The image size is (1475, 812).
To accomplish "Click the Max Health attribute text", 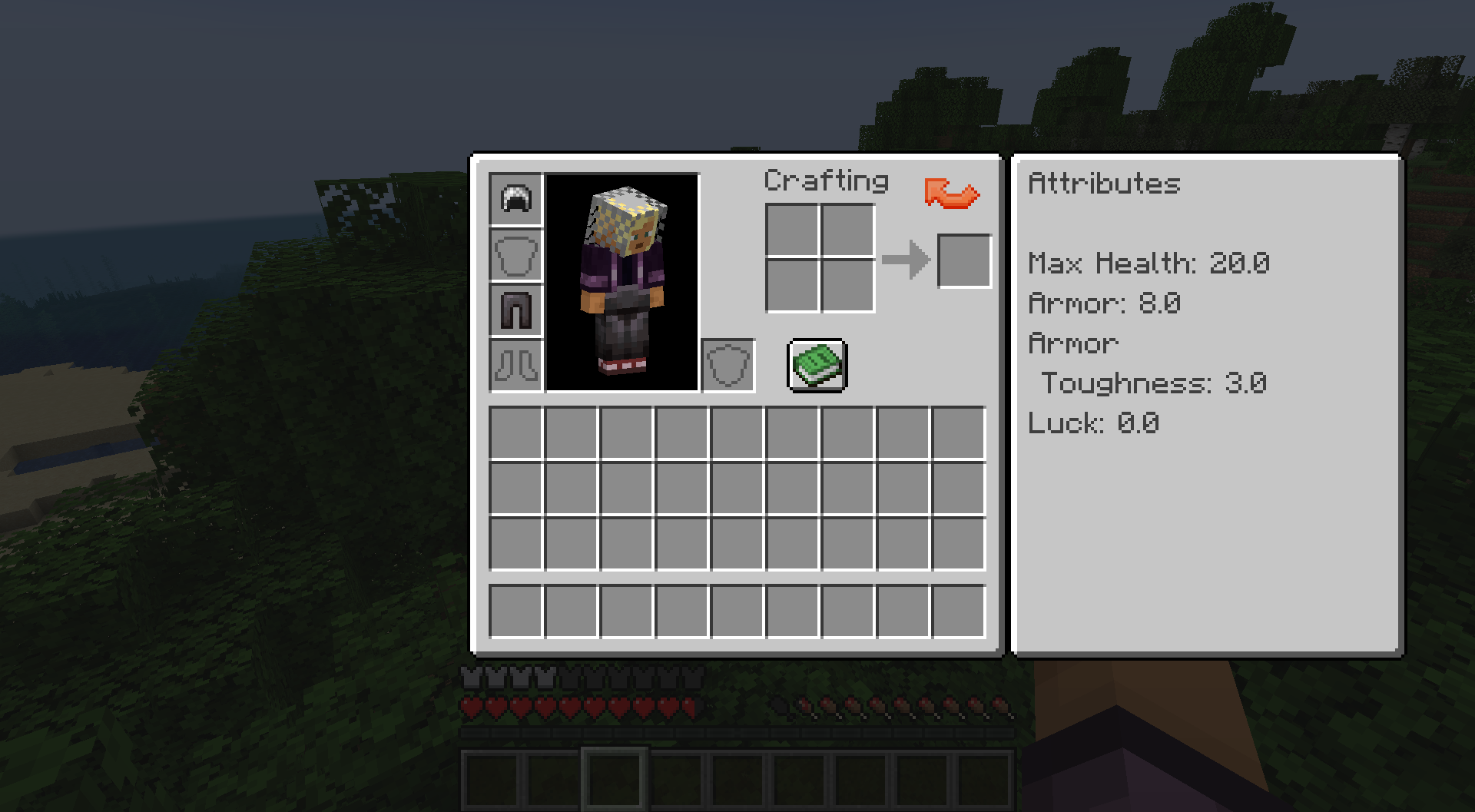I will pos(1148,263).
